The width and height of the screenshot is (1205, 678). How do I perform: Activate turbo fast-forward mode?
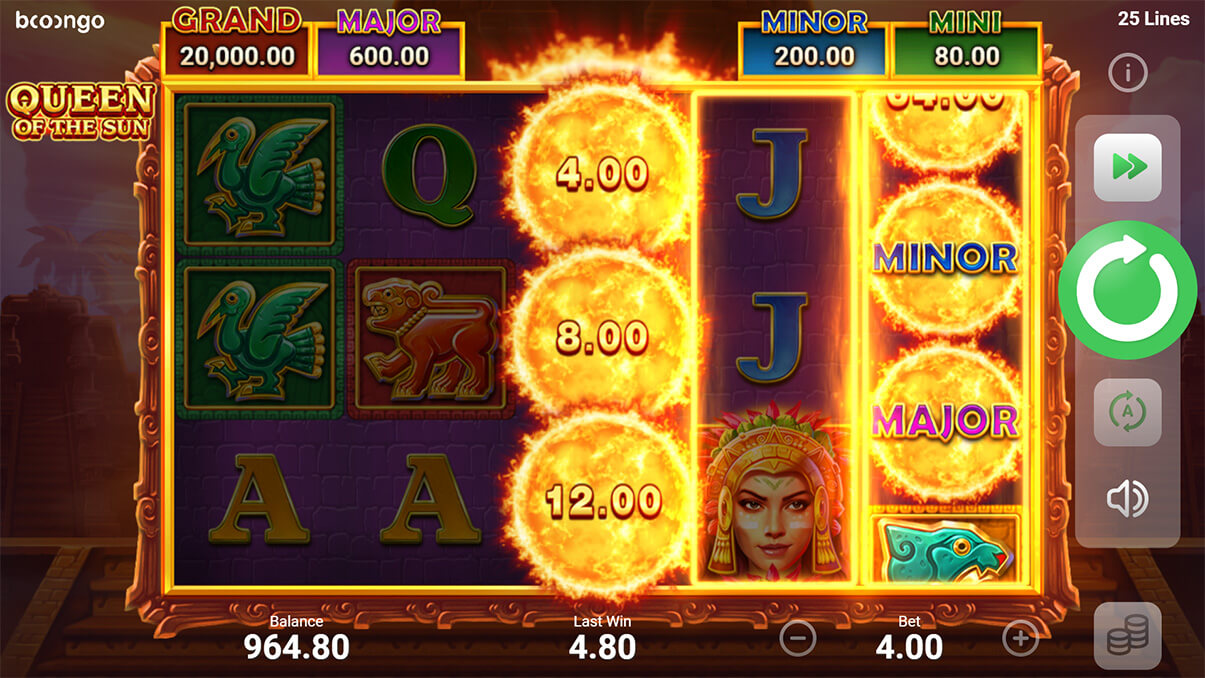[1127, 167]
